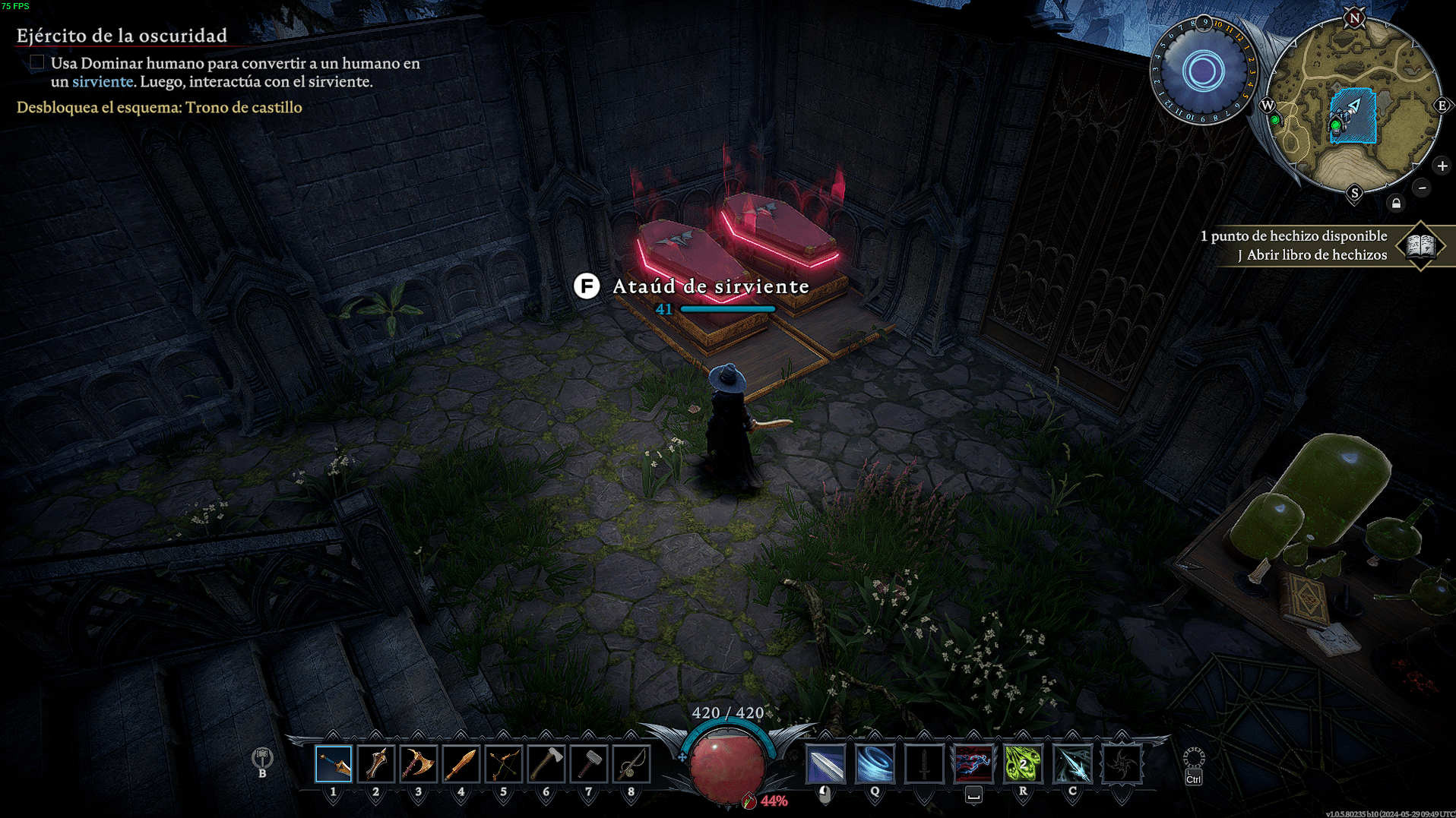Screen dimensions: 1456x818
Task: Toggle the minimap rotation lock
Action: 1396,204
